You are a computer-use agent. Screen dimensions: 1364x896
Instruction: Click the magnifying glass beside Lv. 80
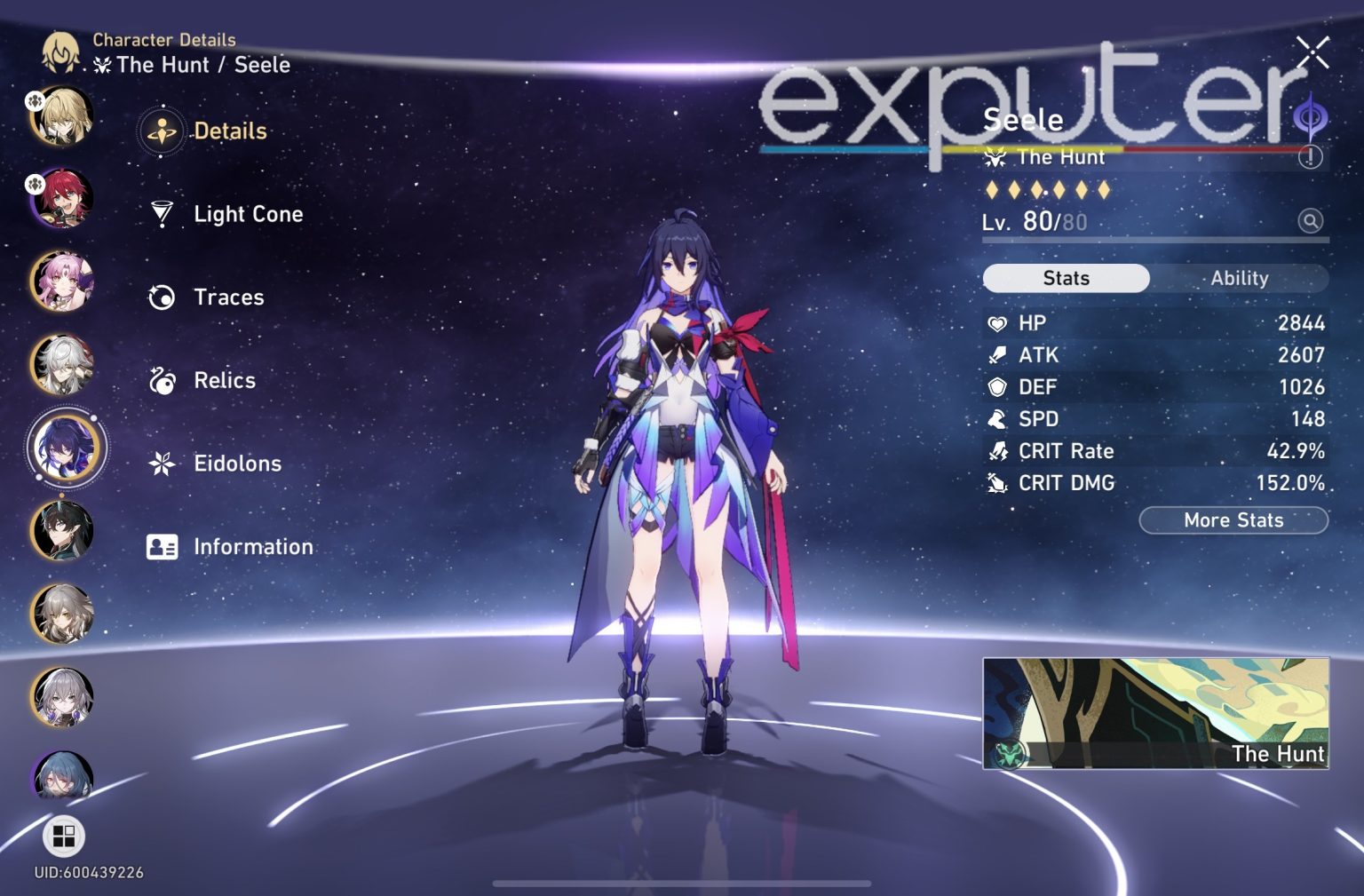pyautogui.click(x=1309, y=220)
